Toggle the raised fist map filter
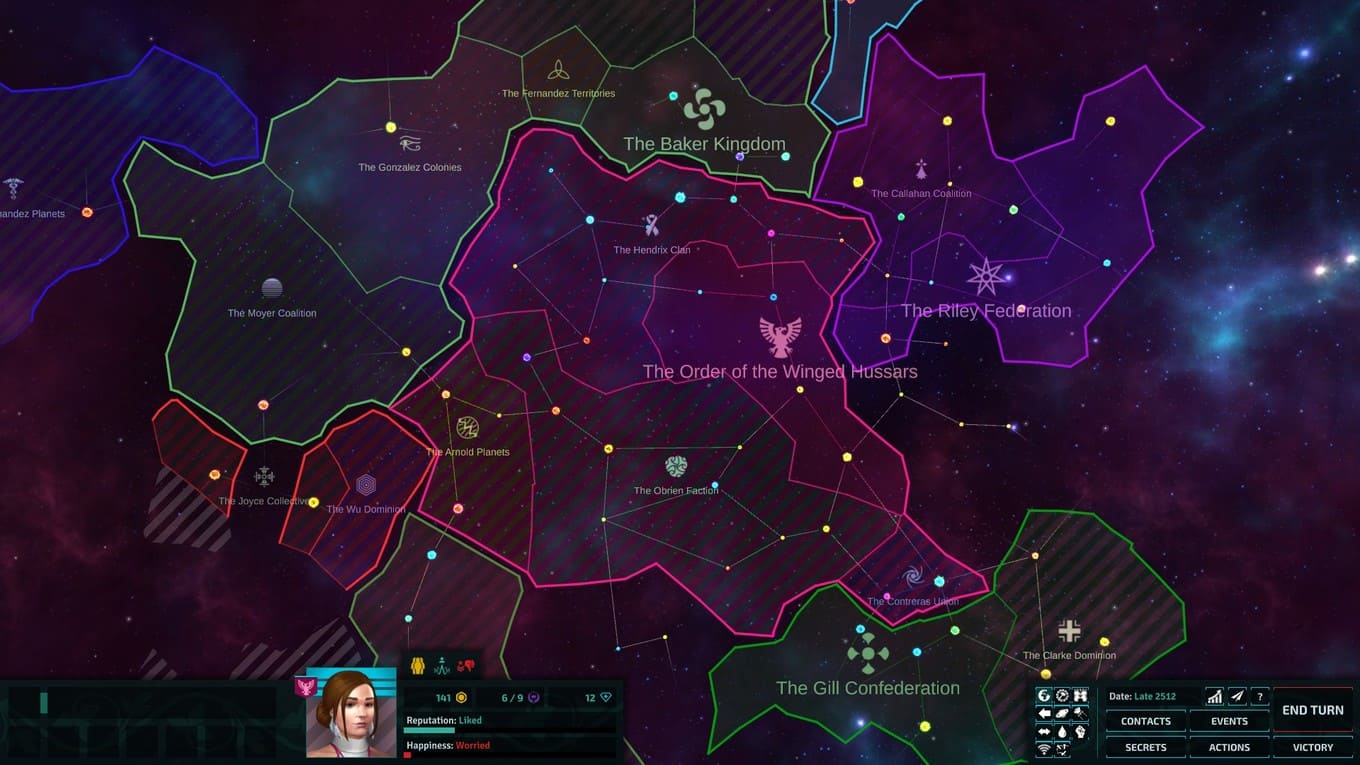 pyautogui.click(x=1080, y=732)
